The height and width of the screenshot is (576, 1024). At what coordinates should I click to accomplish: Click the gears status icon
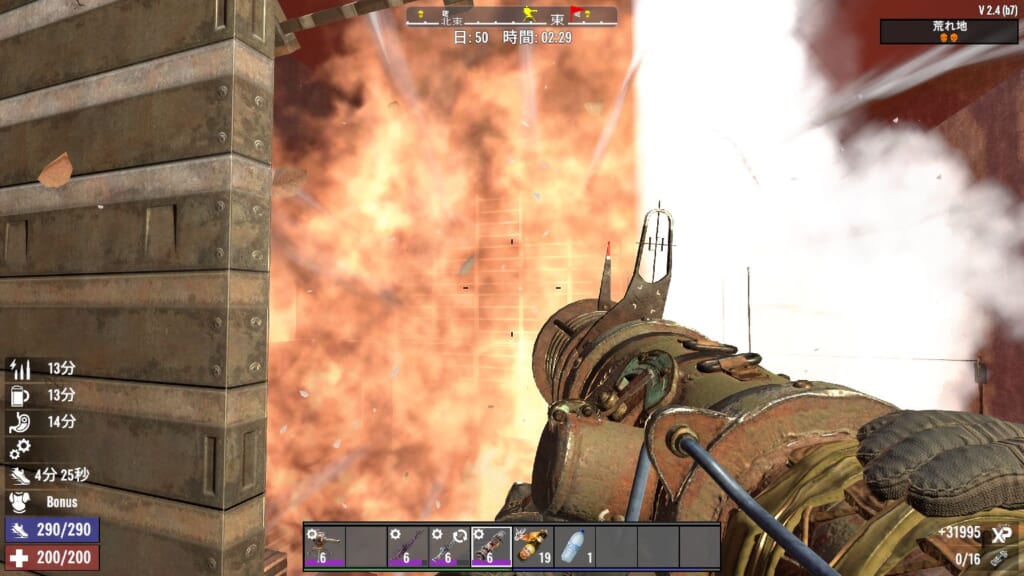(19, 448)
